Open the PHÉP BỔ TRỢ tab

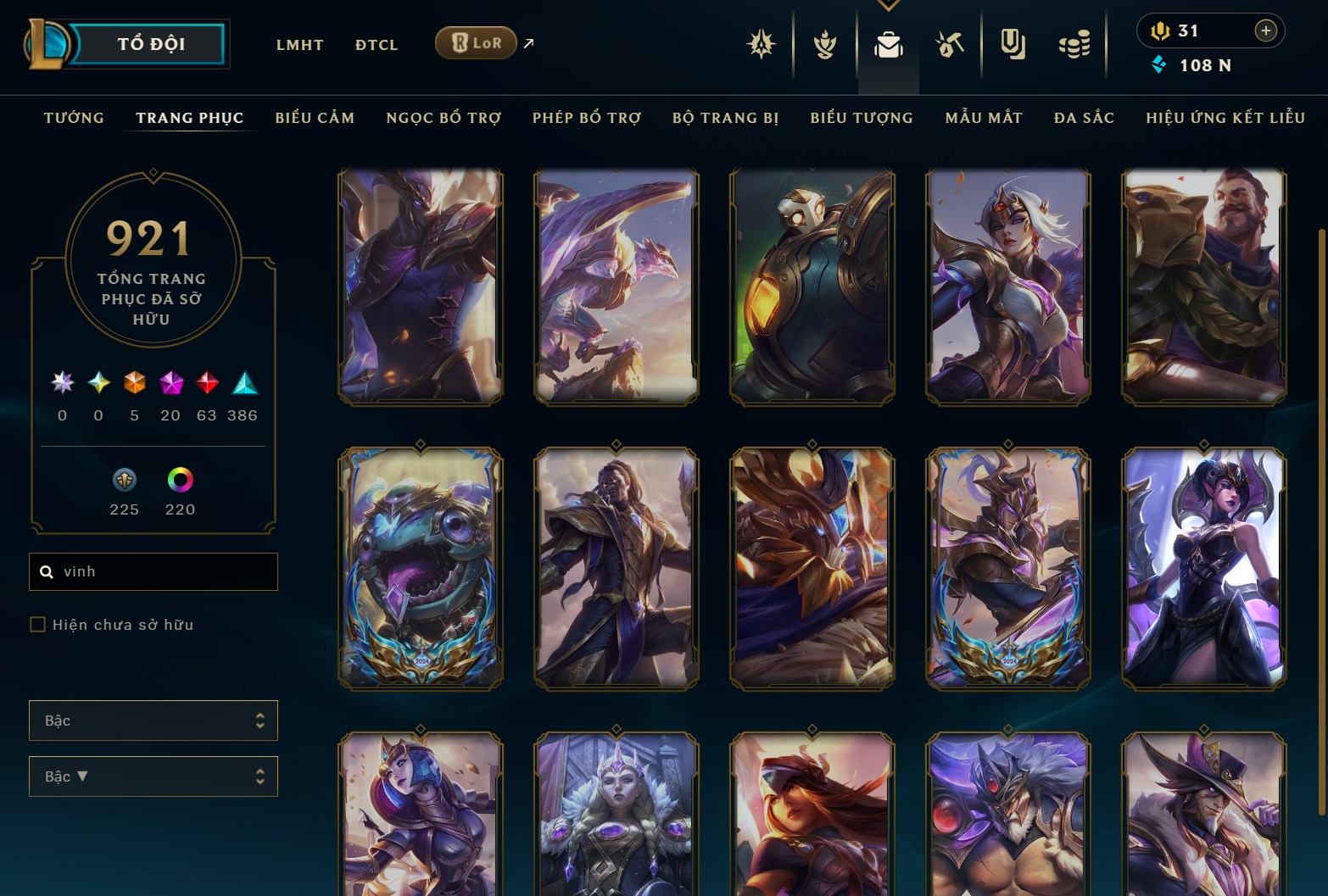[587, 118]
